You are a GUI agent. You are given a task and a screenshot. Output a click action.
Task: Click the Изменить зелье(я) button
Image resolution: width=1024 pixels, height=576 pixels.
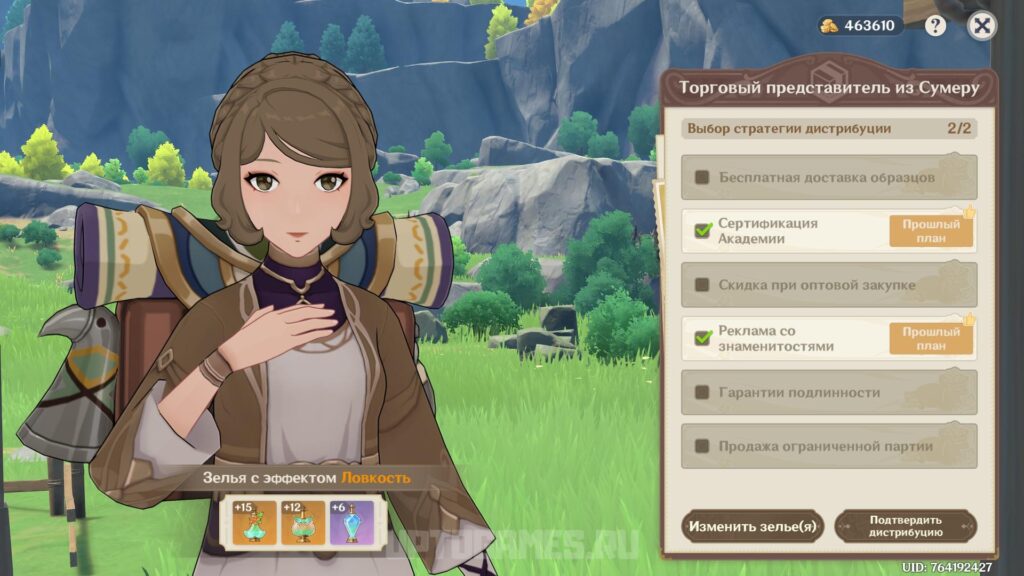pos(752,526)
